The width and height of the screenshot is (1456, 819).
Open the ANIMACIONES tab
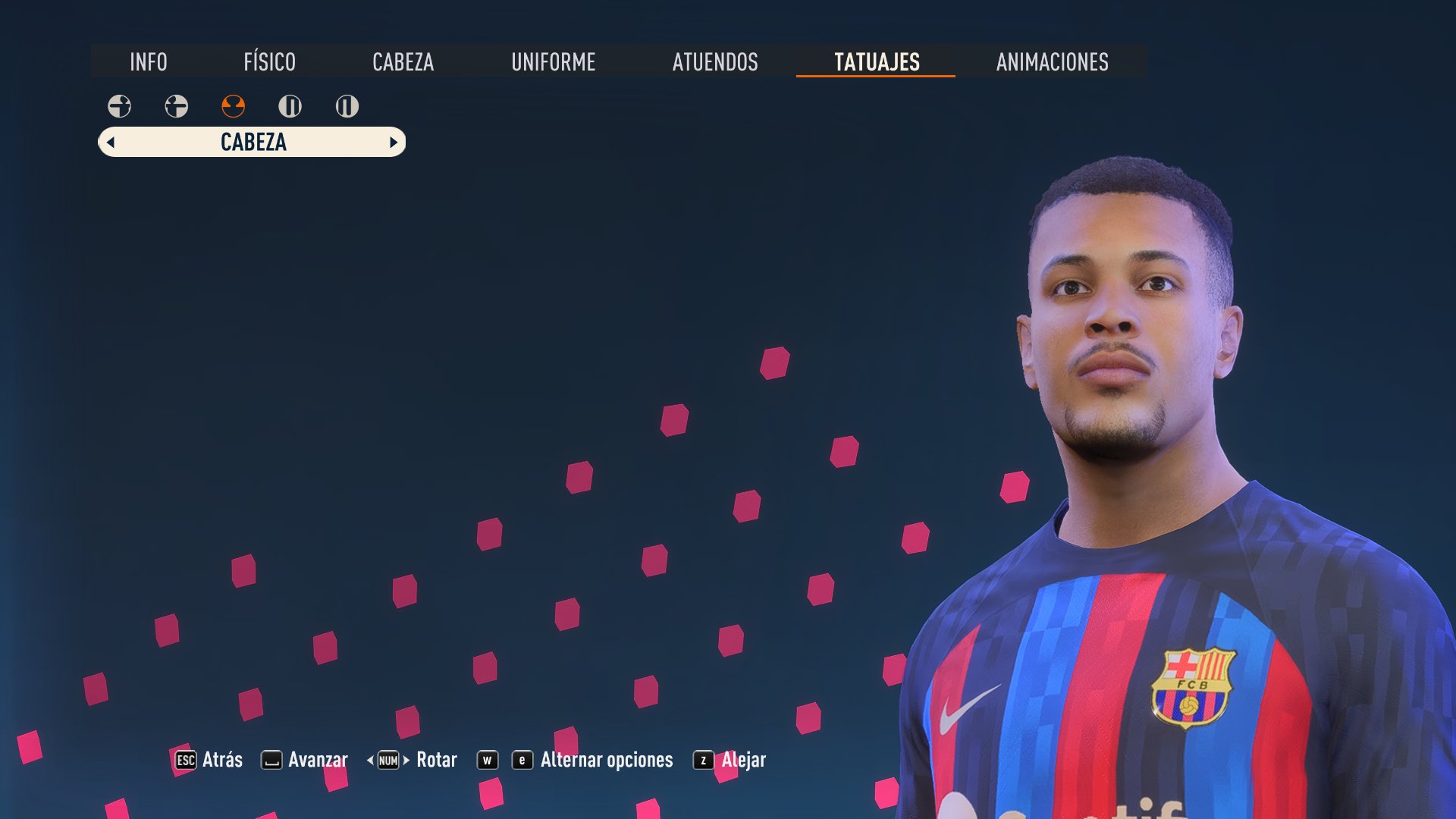(x=1052, y=63)
